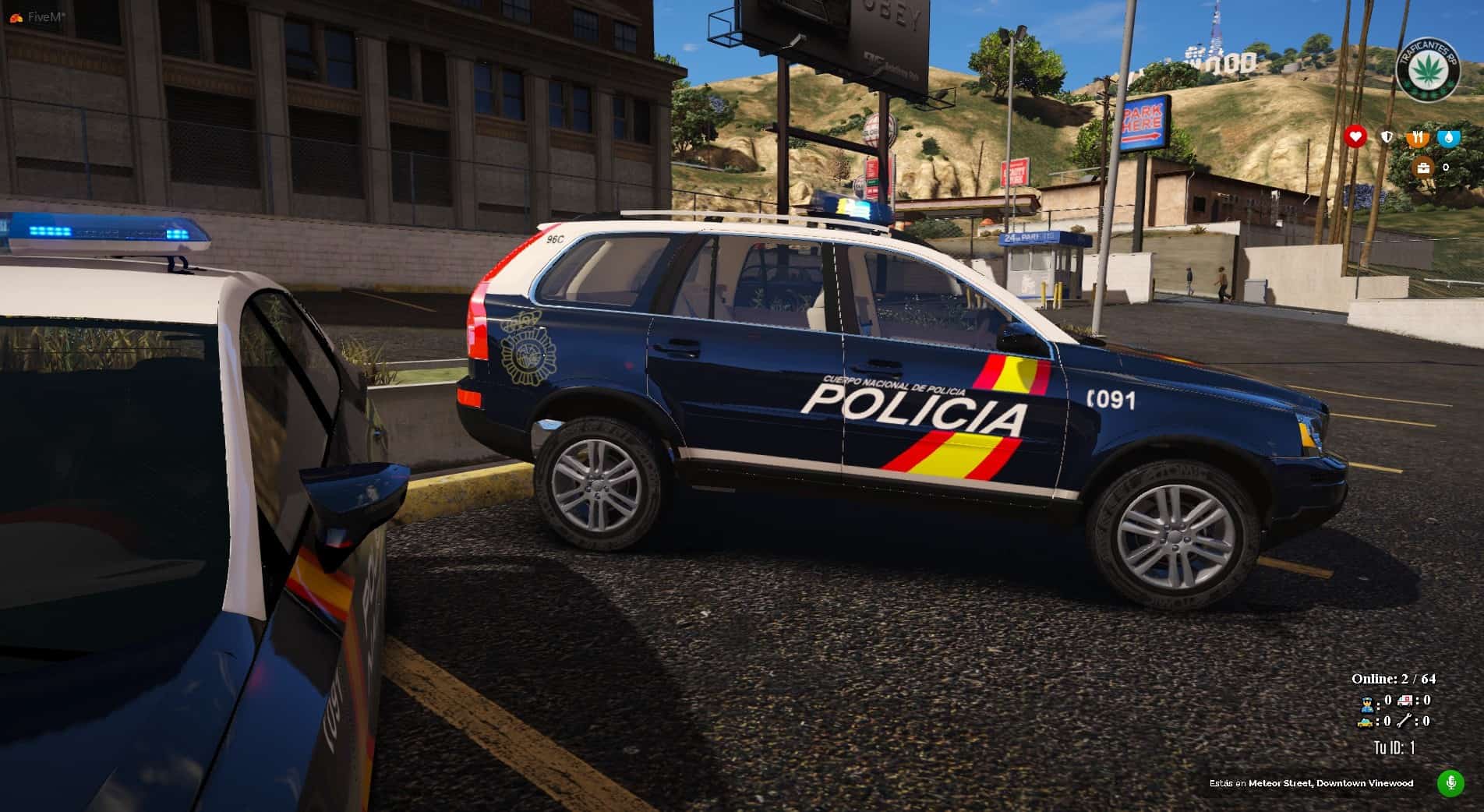Click the wrench mechanic counter icon
The image size is (1484, 812).
[x=1404, y=722]
